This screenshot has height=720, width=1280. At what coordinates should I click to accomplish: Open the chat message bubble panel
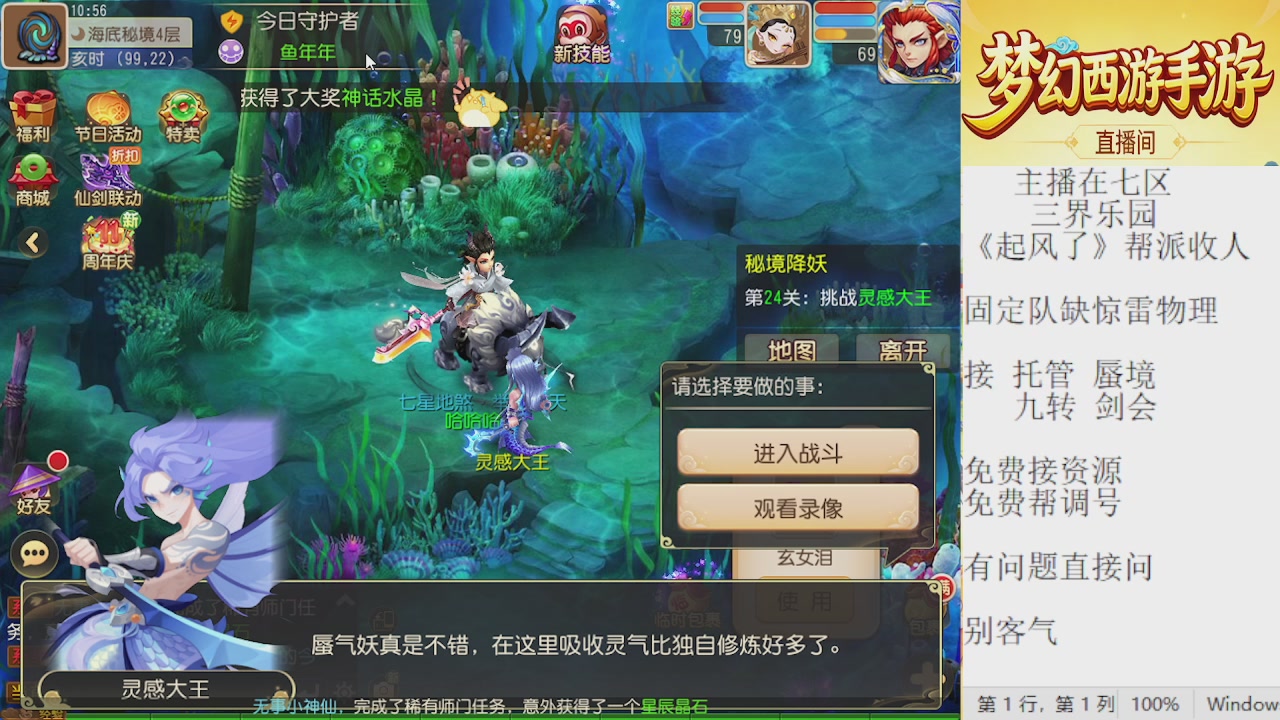[x=35, y=553]
